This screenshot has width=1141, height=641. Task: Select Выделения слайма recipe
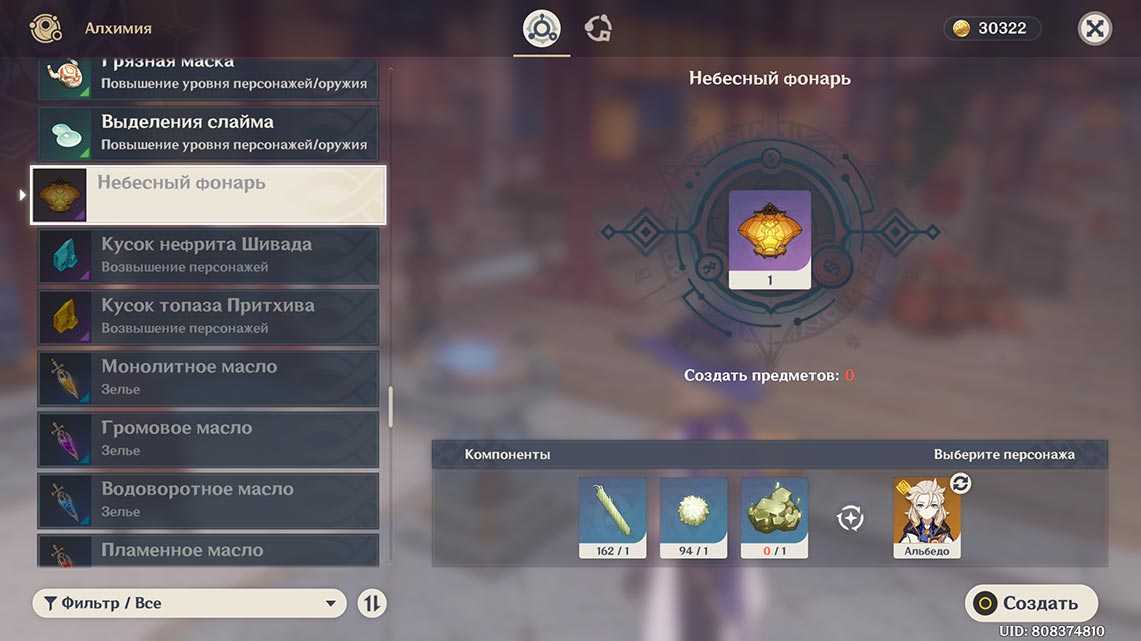(208, 132)
